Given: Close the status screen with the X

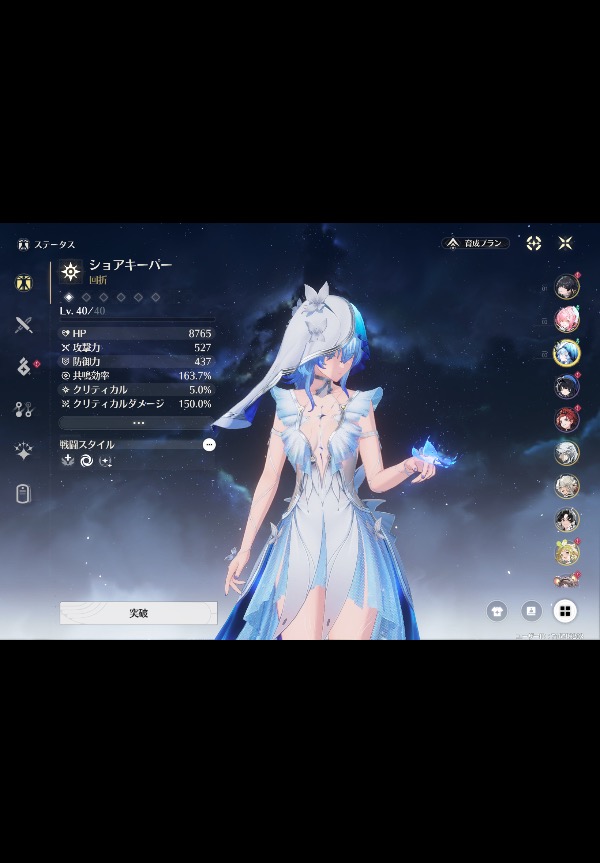Looking at the screenshot, I should tap(565, 243).
